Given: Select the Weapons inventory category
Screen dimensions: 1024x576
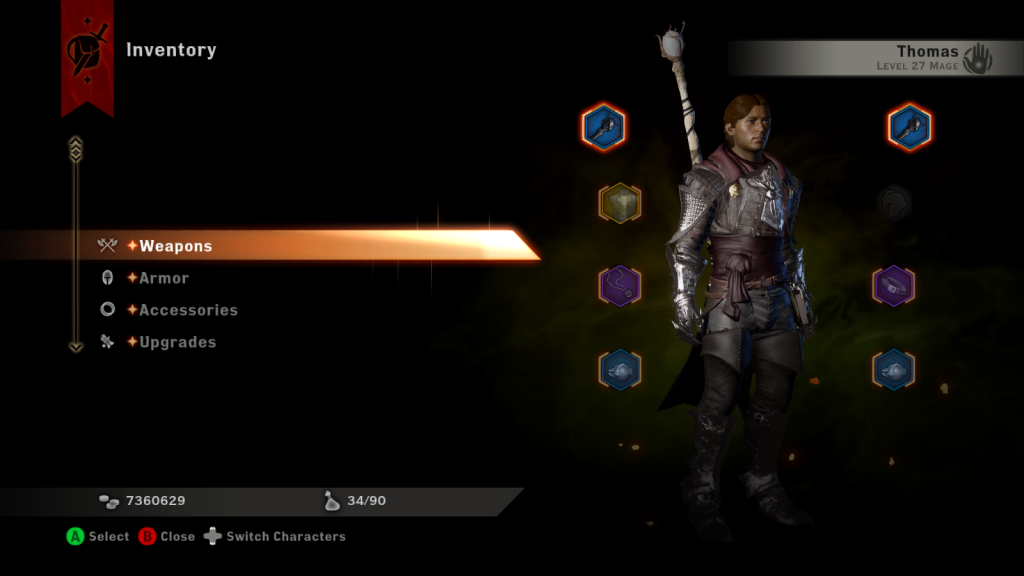Looking at the screenshot, I should [175, 246].
